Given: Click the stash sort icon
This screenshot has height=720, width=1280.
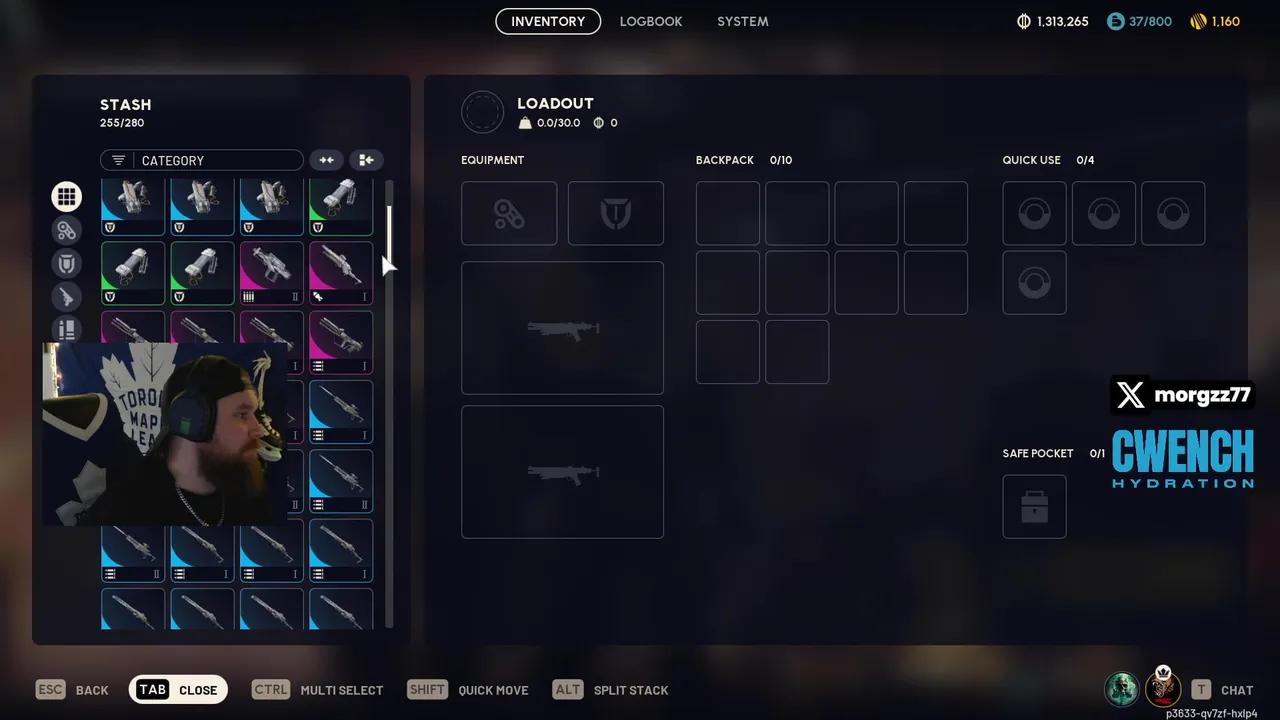Looking at the screenshot, I should [366, 160].
